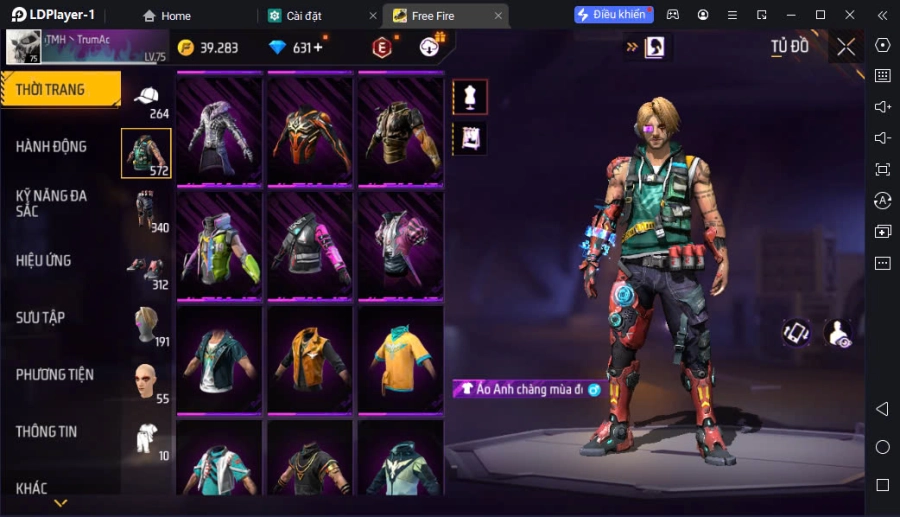
Task: Close the wardrobe with the X button
Action: tap(846, 47)
